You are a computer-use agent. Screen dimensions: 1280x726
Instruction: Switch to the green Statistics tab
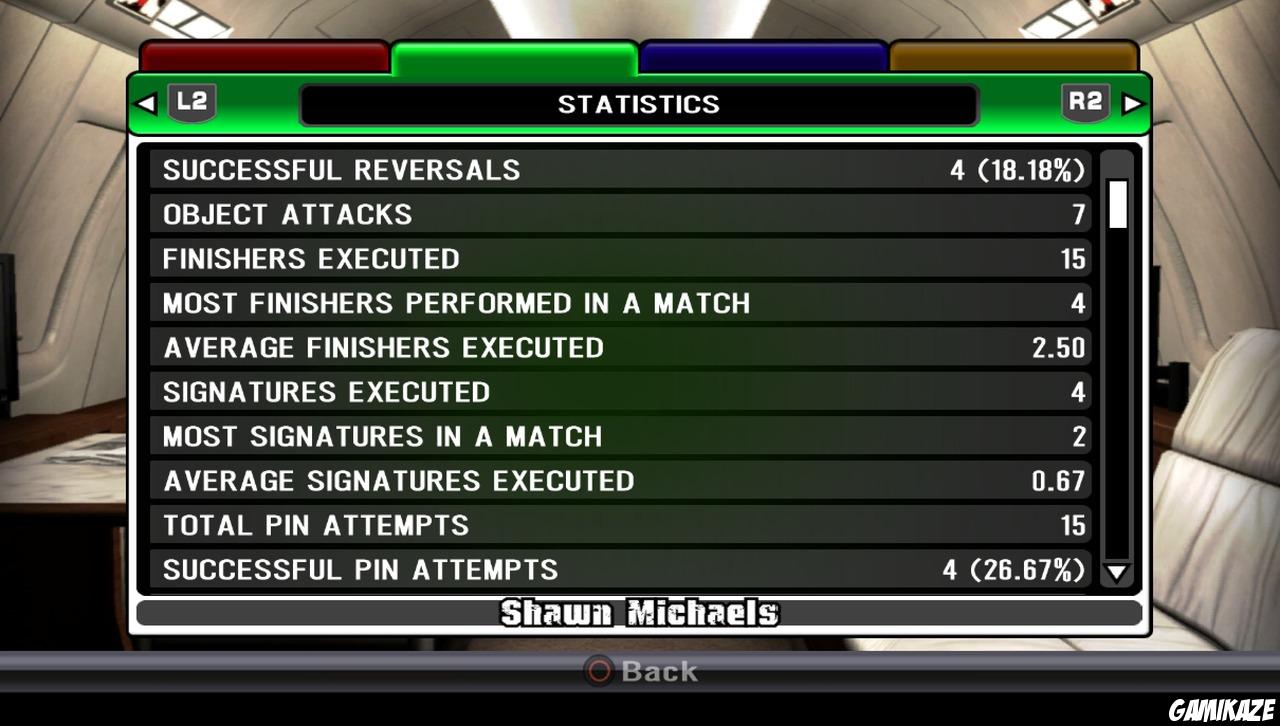pyautogui.click(x=513, y=55)
